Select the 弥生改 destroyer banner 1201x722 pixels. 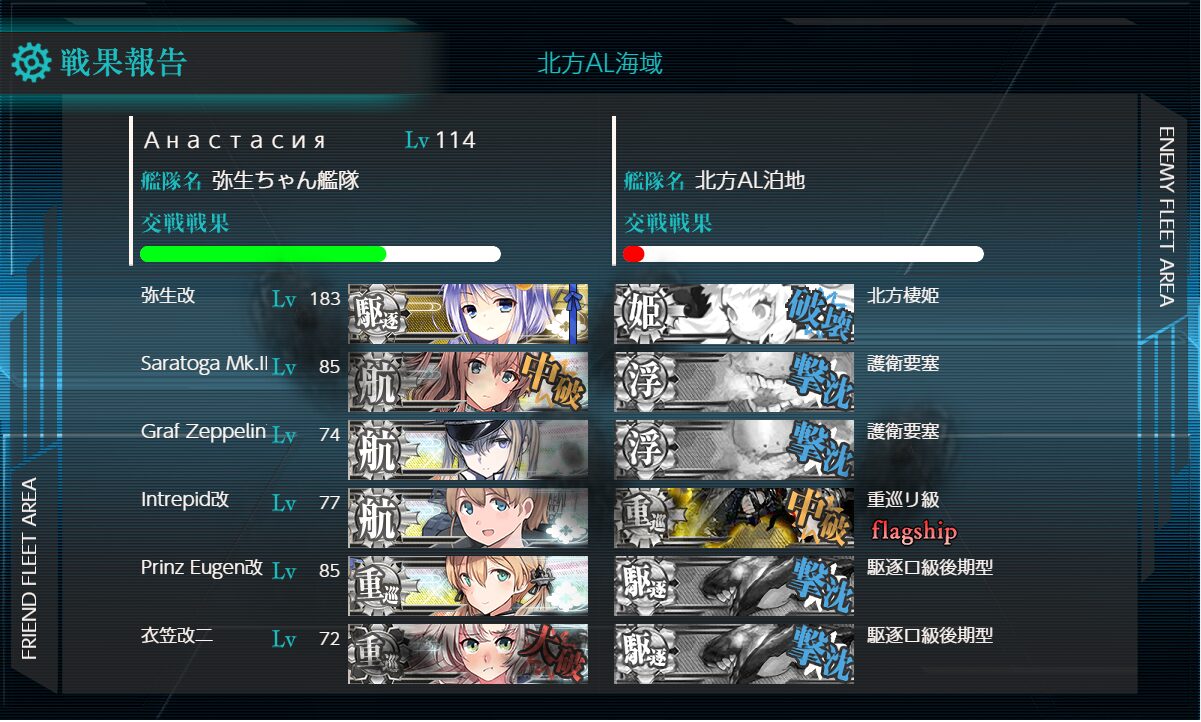point(468,314)
